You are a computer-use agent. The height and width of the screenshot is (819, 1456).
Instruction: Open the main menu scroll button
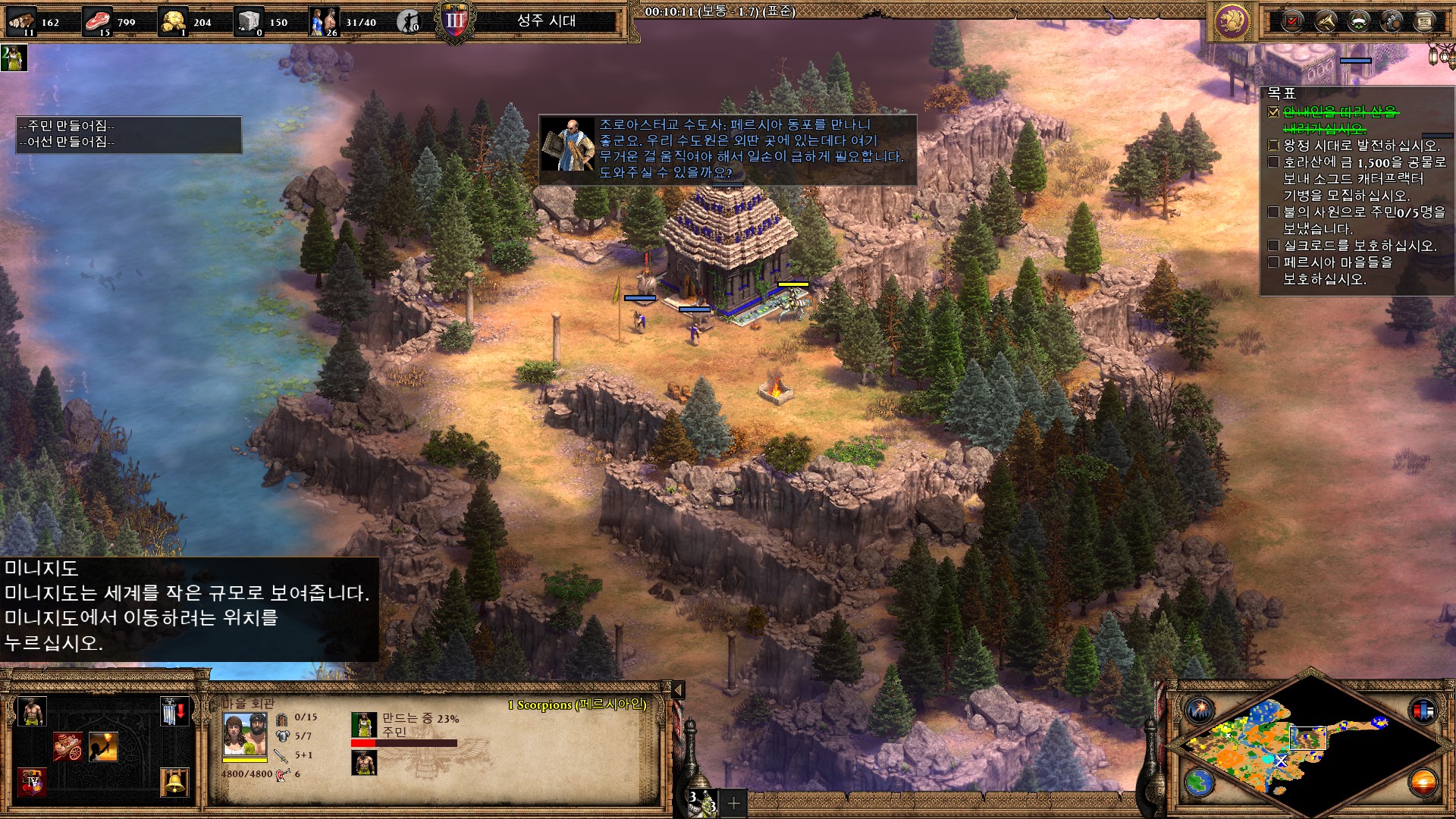pos(1425,21)
